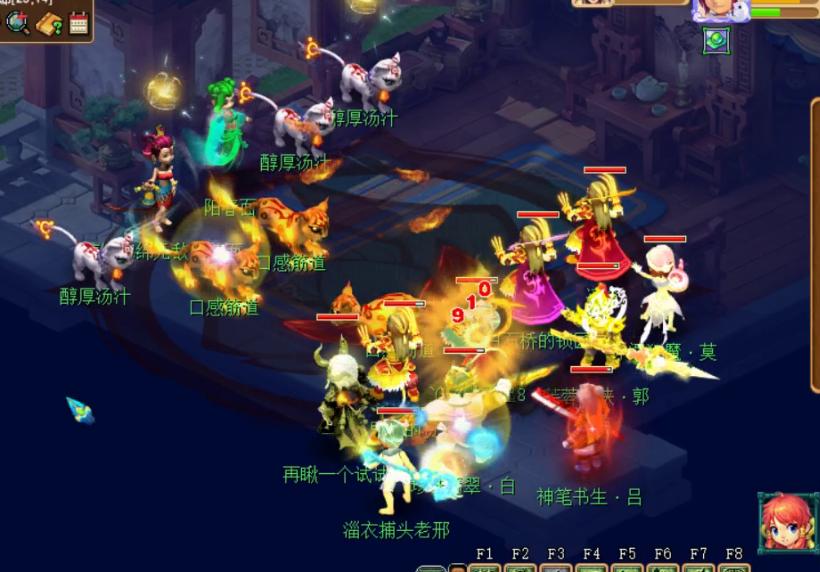Open the world map magnifier icon
820x572 pixels.
click(18, 22)
